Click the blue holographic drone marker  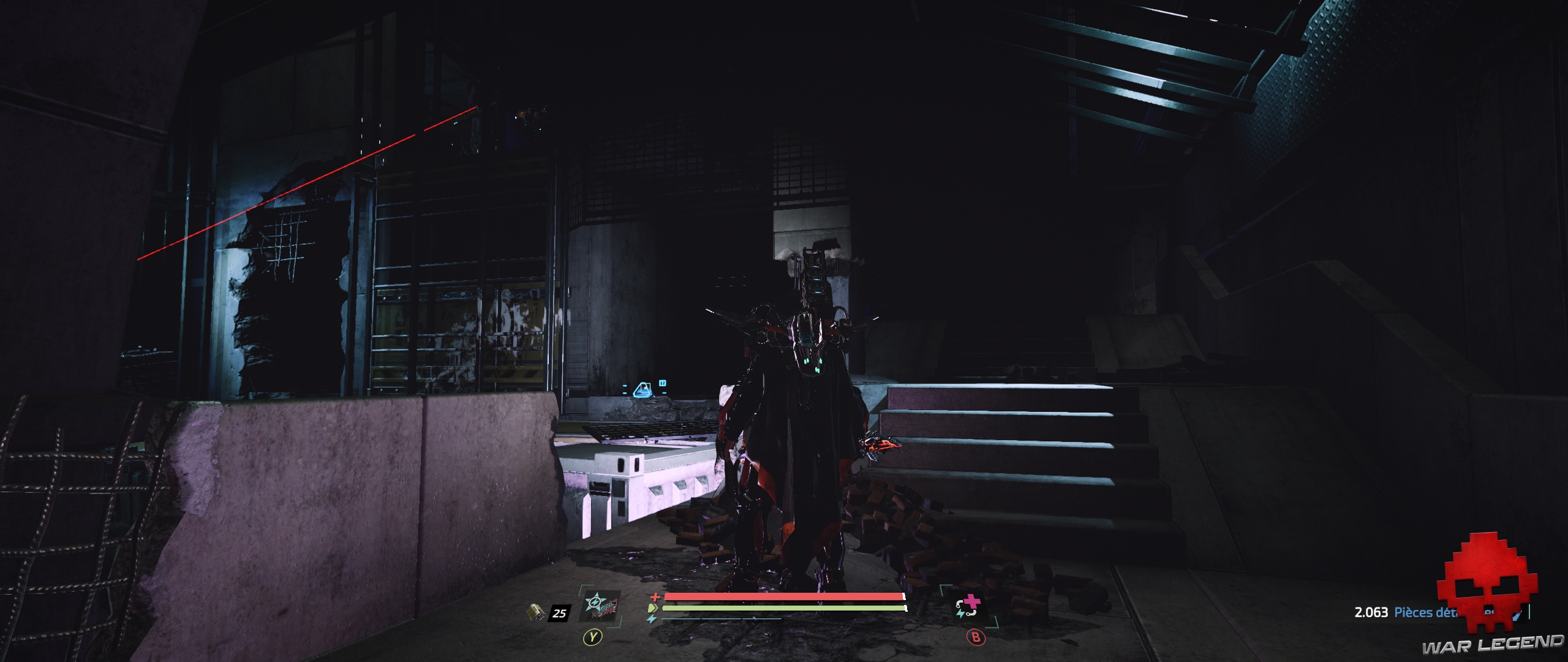pyautogui.click(x=642, y=390)
